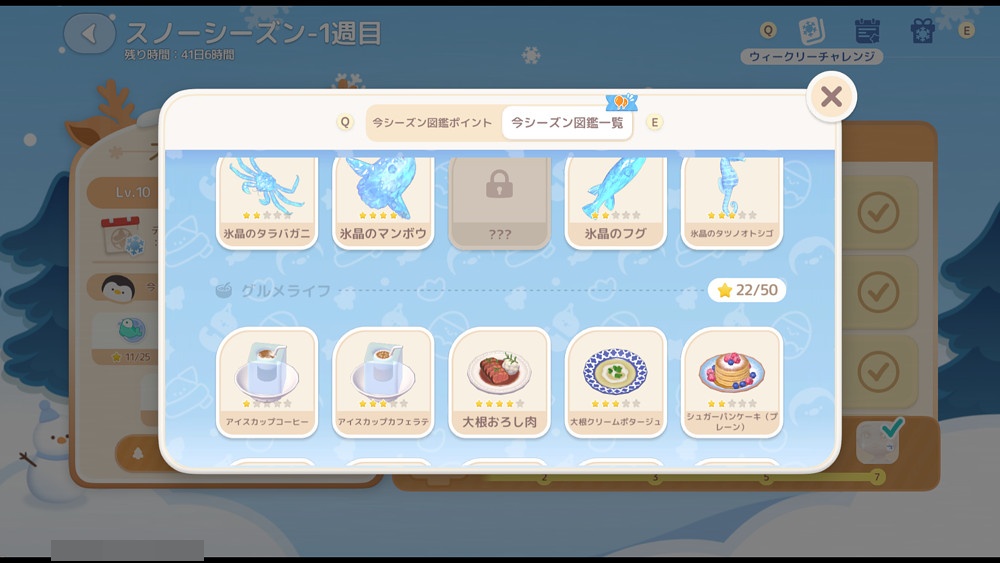
Task: Select the 氷晶のタツノオトシゴ card
Action: [732, 202]
